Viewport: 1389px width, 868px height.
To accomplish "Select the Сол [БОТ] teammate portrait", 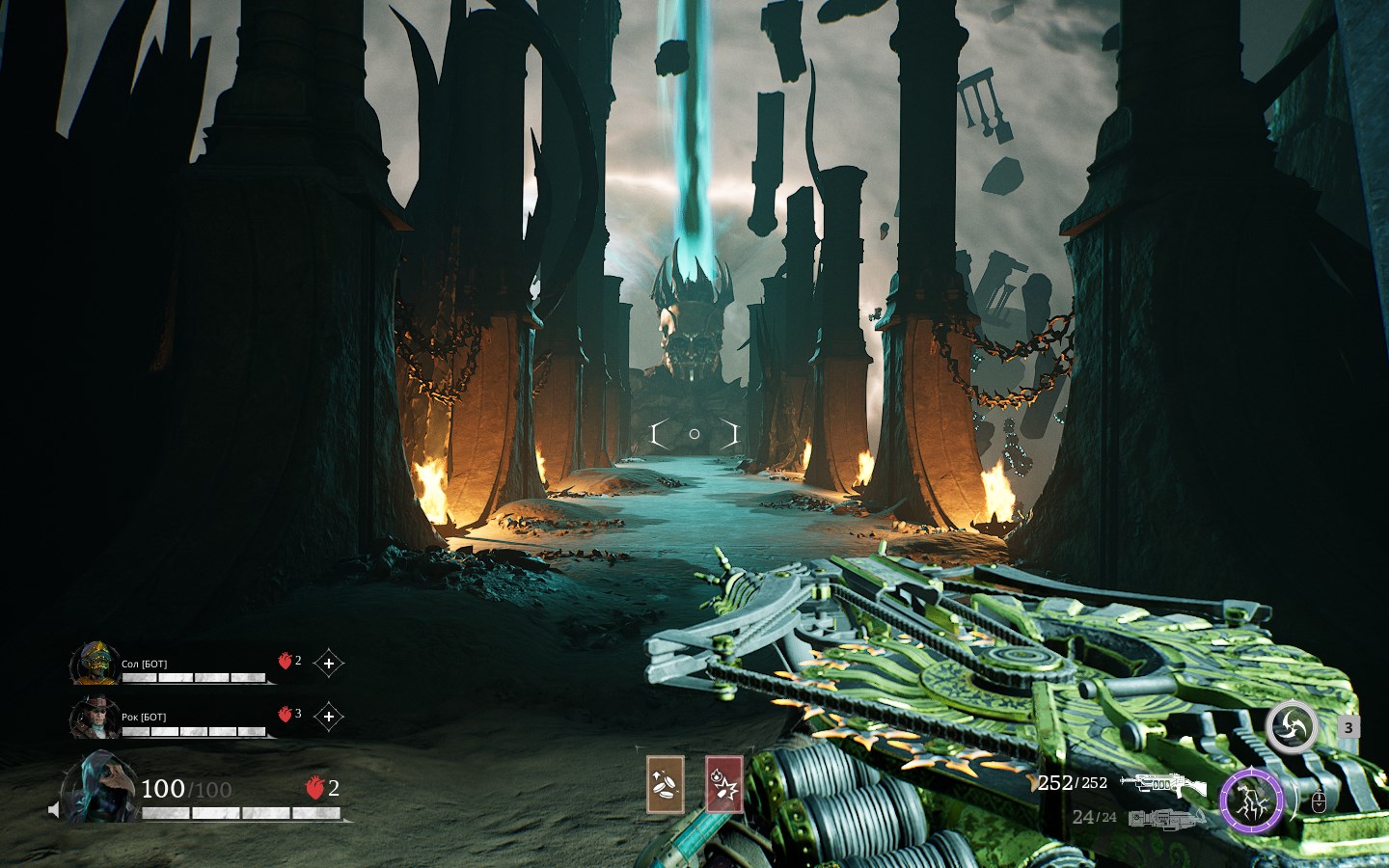I will click(x=95, y=664).
